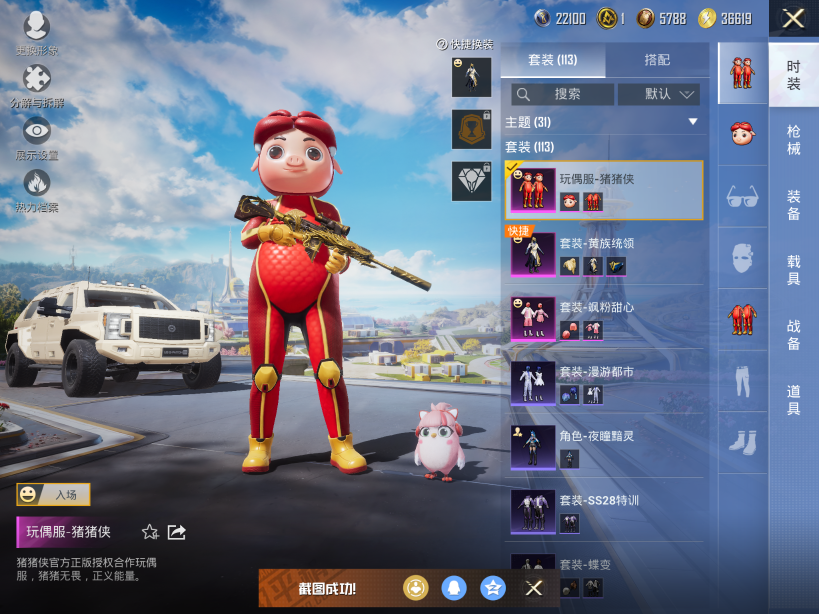Open the 装备 equipment category
The height and width of the screenshot is (614, 819).
(793, 205)
